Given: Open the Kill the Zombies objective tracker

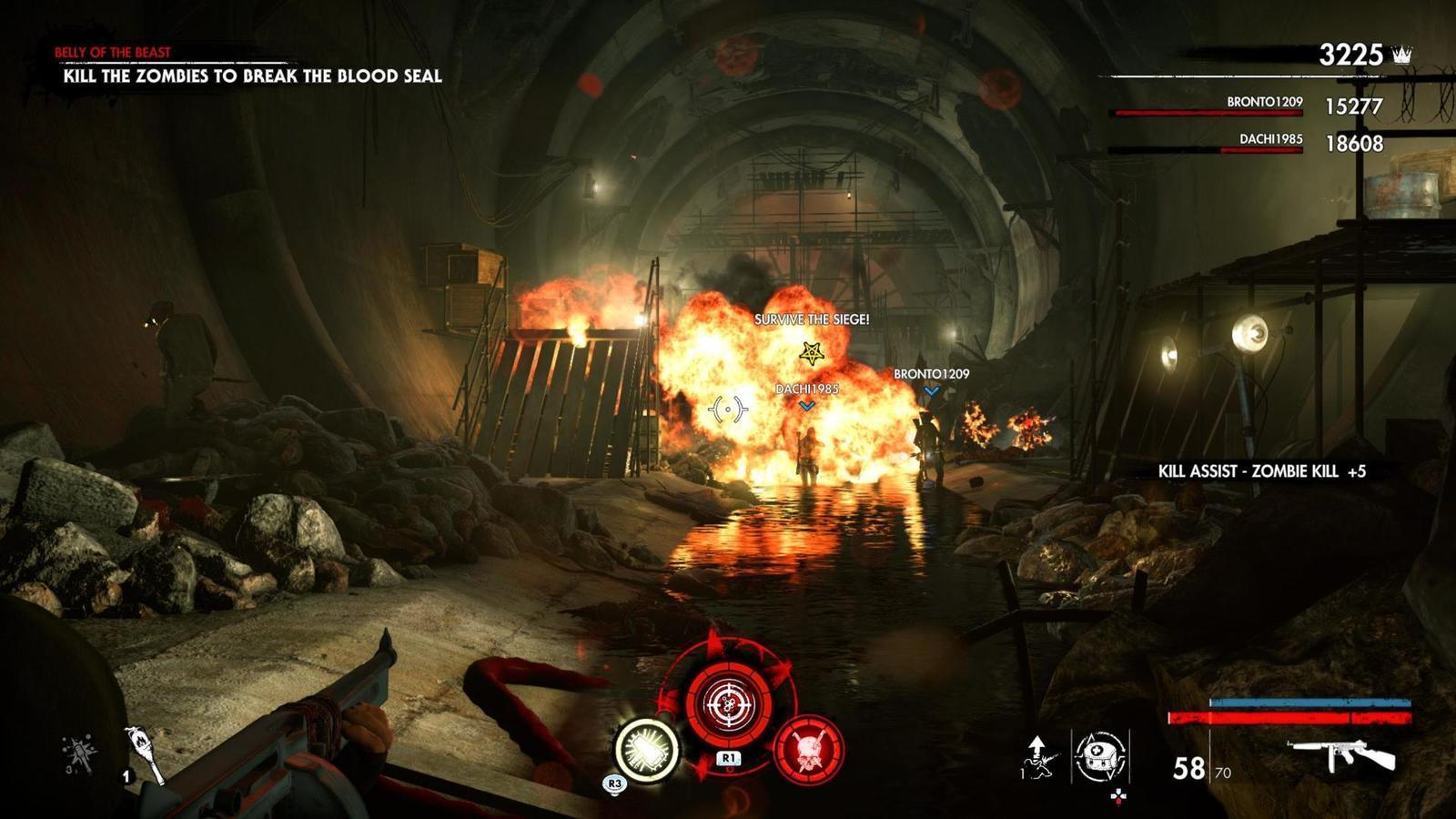Looking at the screenshot, I should (x=252, y=76).
